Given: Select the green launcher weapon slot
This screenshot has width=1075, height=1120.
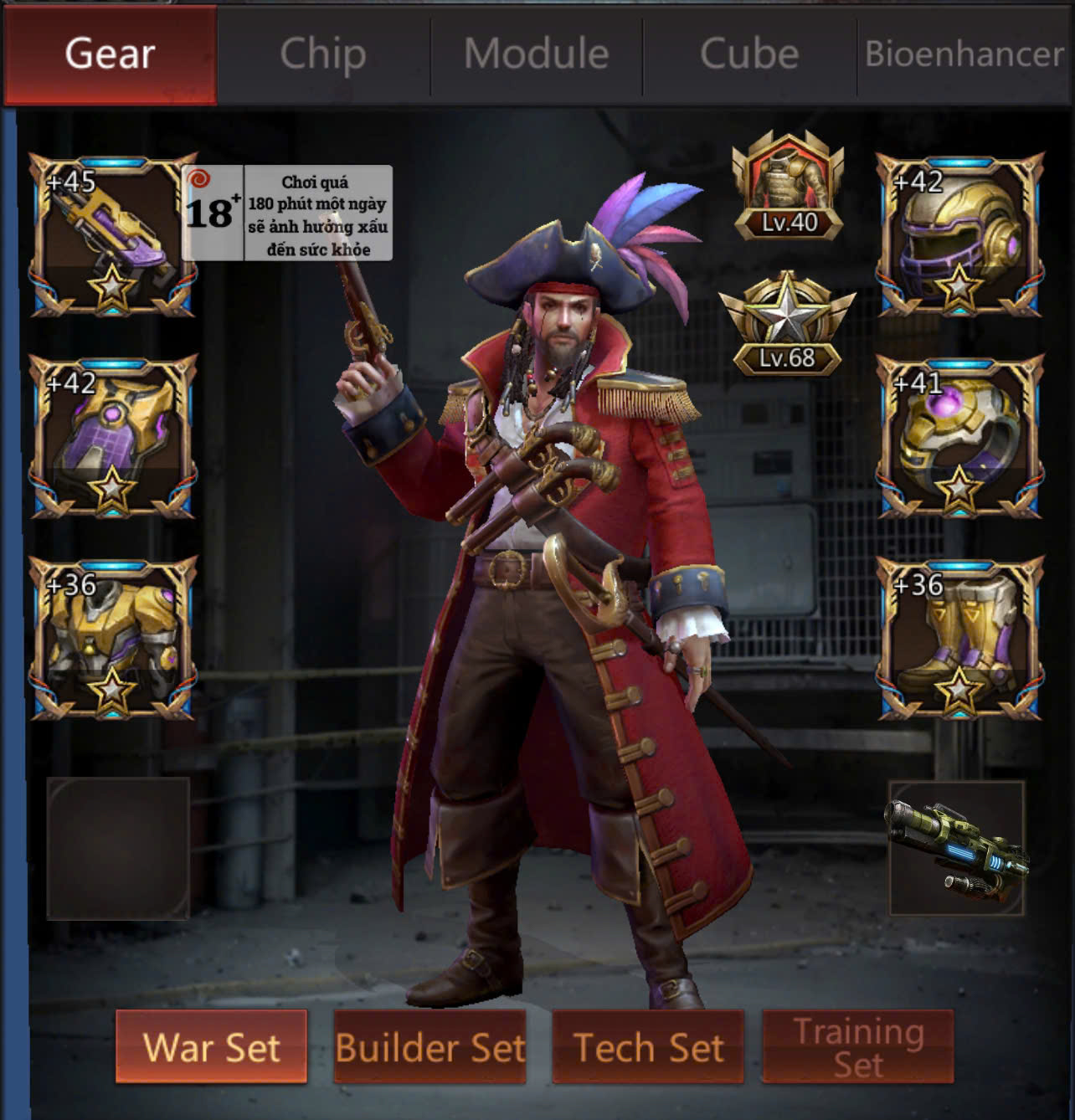Looking at the screenshot, I should click(x=956, y=848).
